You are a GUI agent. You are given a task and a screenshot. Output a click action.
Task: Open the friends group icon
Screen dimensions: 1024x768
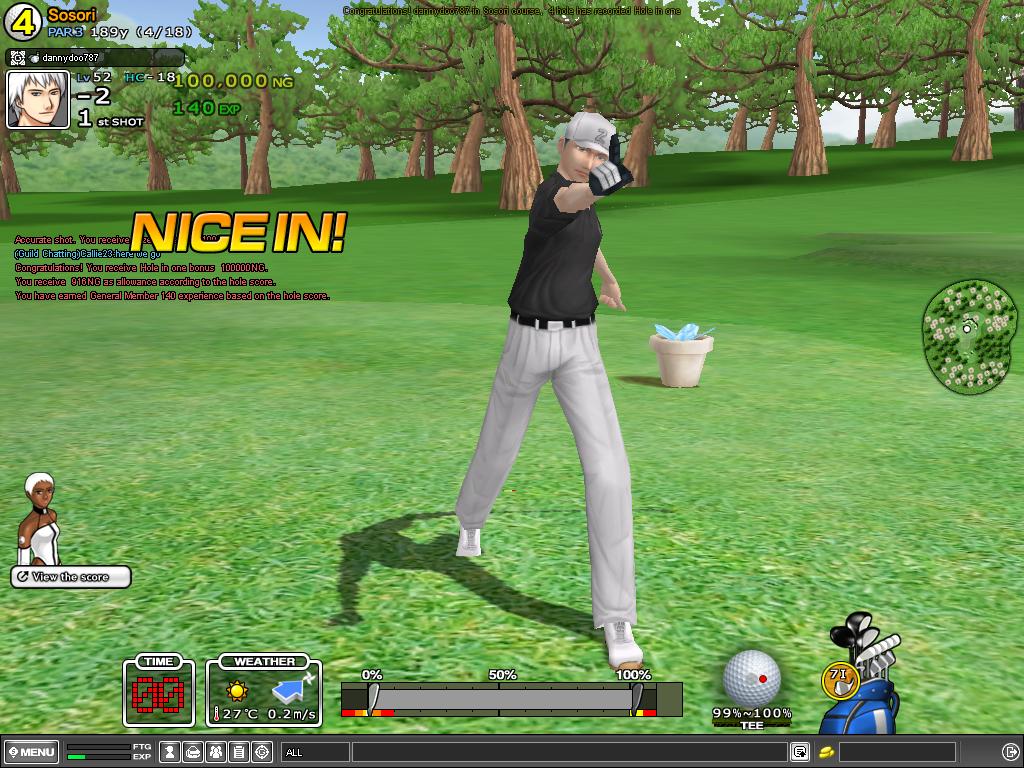coord(216,752)
